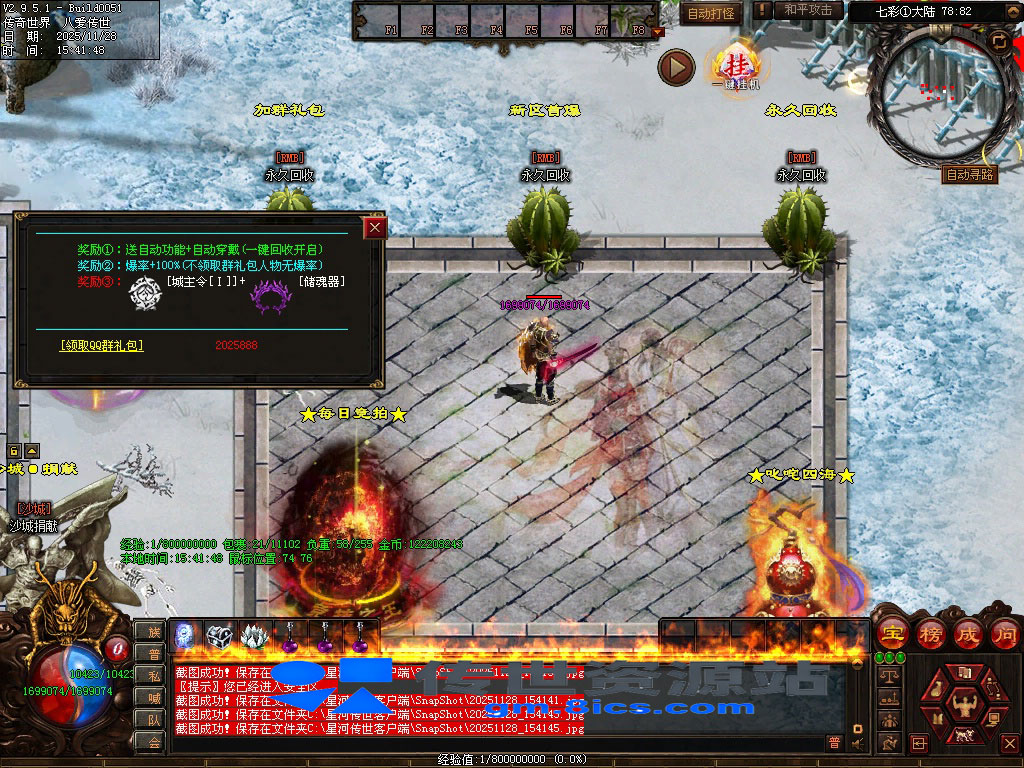Start 自动寻路 auto-pathfinding

[x=969, y=174]
